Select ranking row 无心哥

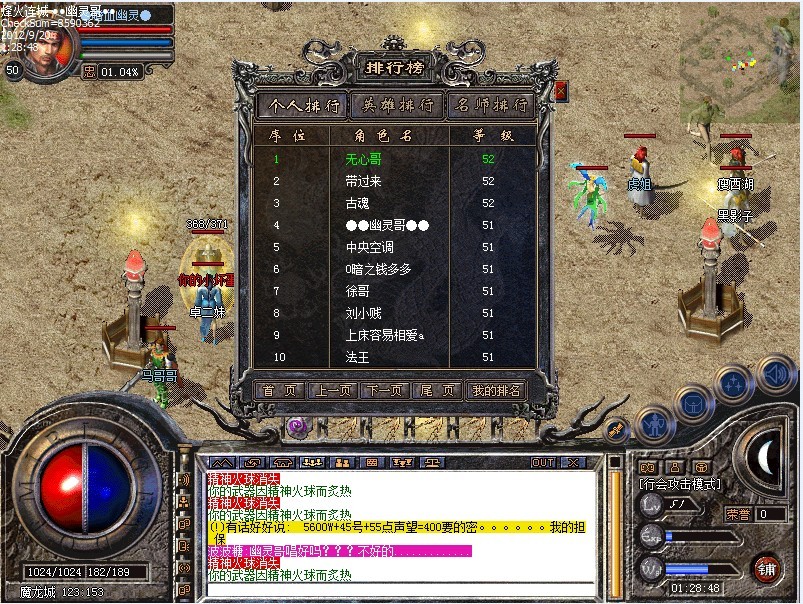[363, 159]
